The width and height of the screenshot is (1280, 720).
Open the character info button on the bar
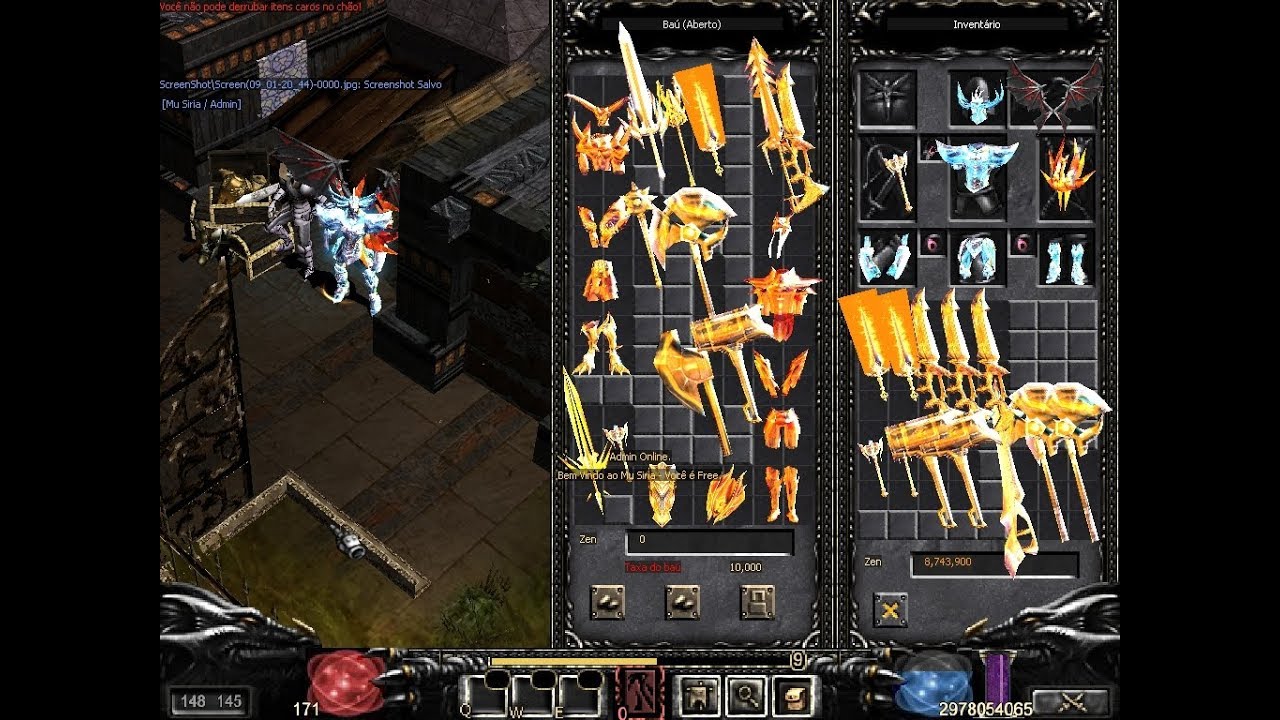697,693
